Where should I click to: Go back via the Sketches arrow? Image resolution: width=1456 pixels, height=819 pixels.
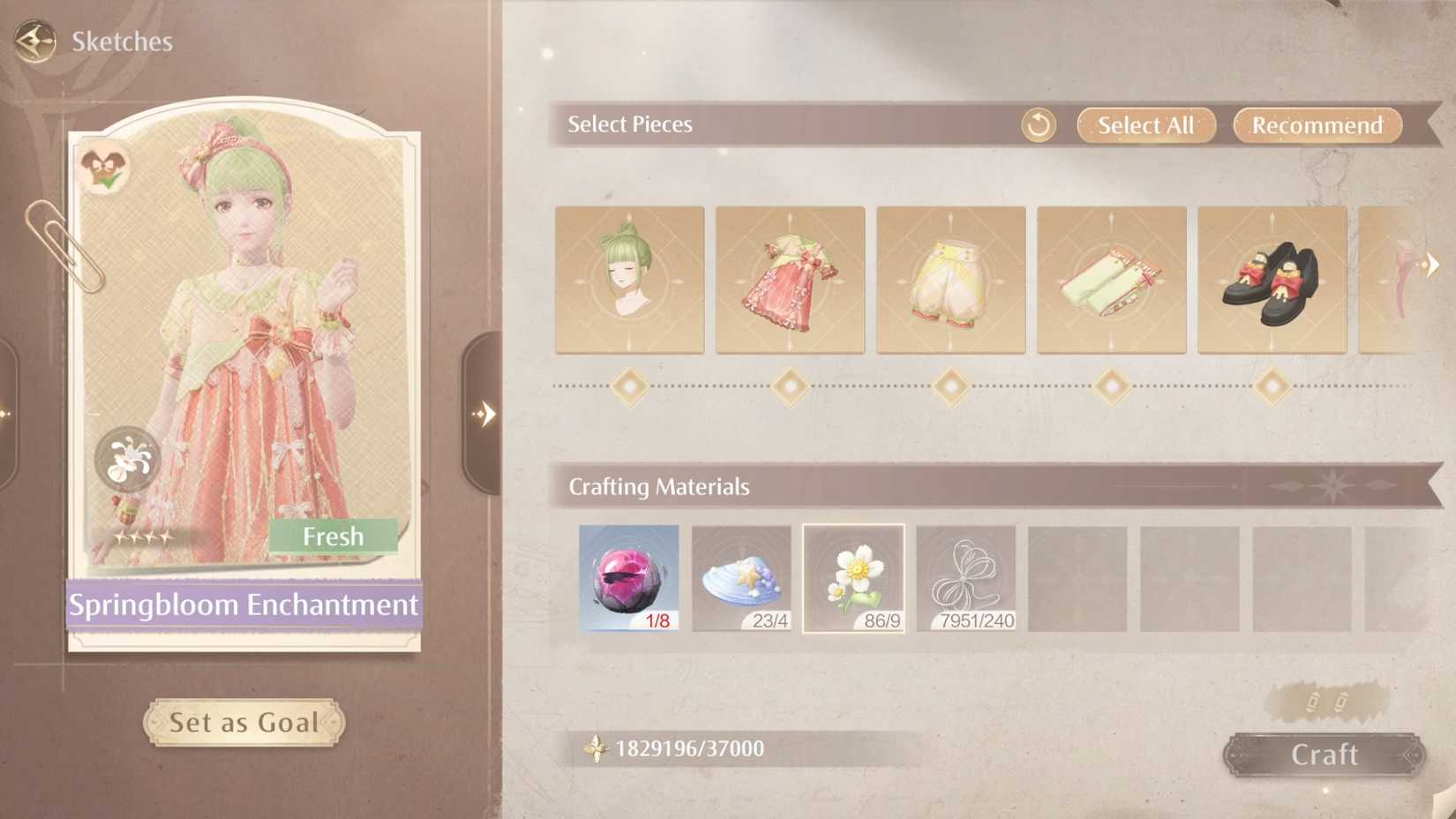pyautogui.click(x=32, y=40)
